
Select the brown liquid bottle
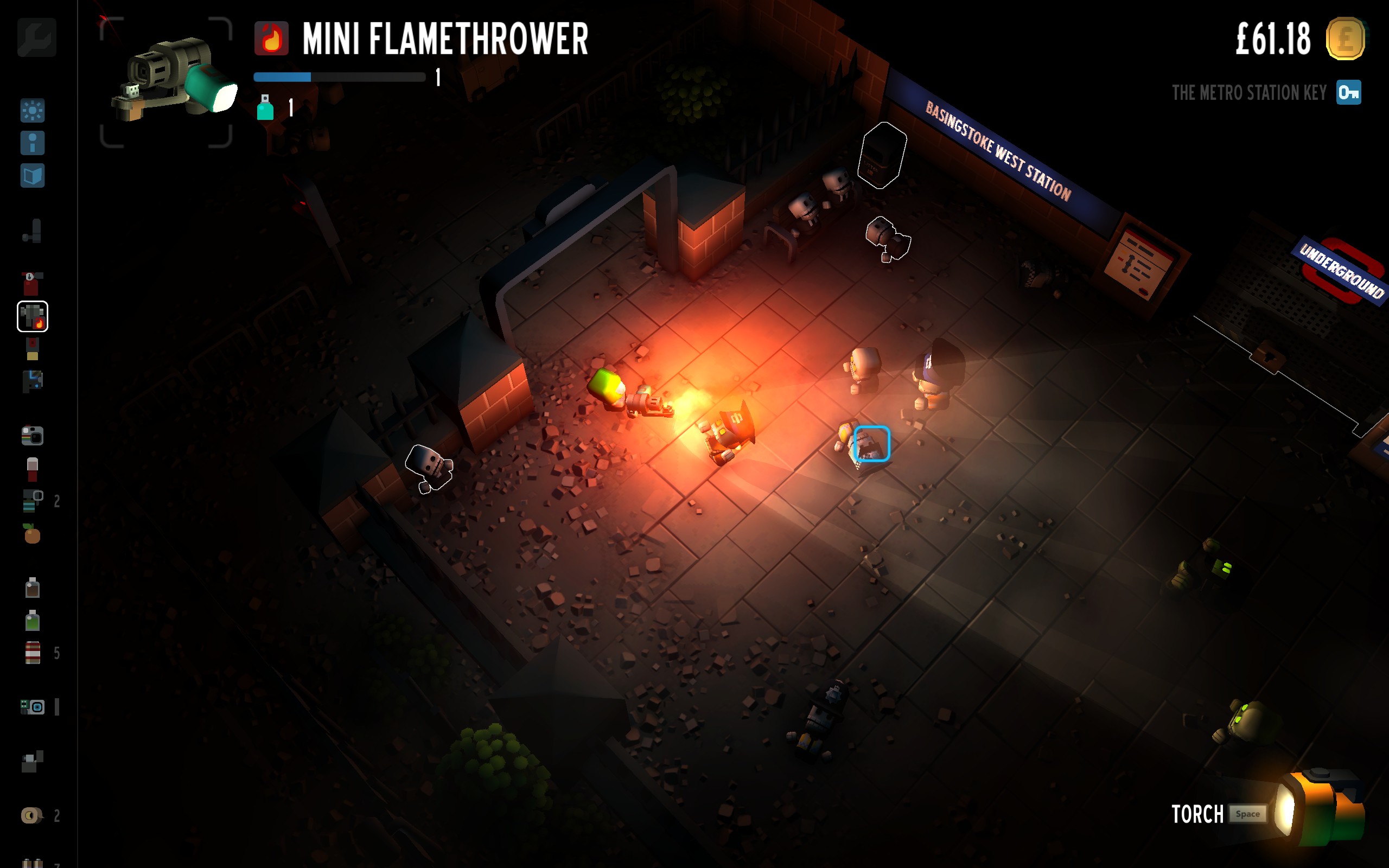pyautogui.click(x=33, y=588)
